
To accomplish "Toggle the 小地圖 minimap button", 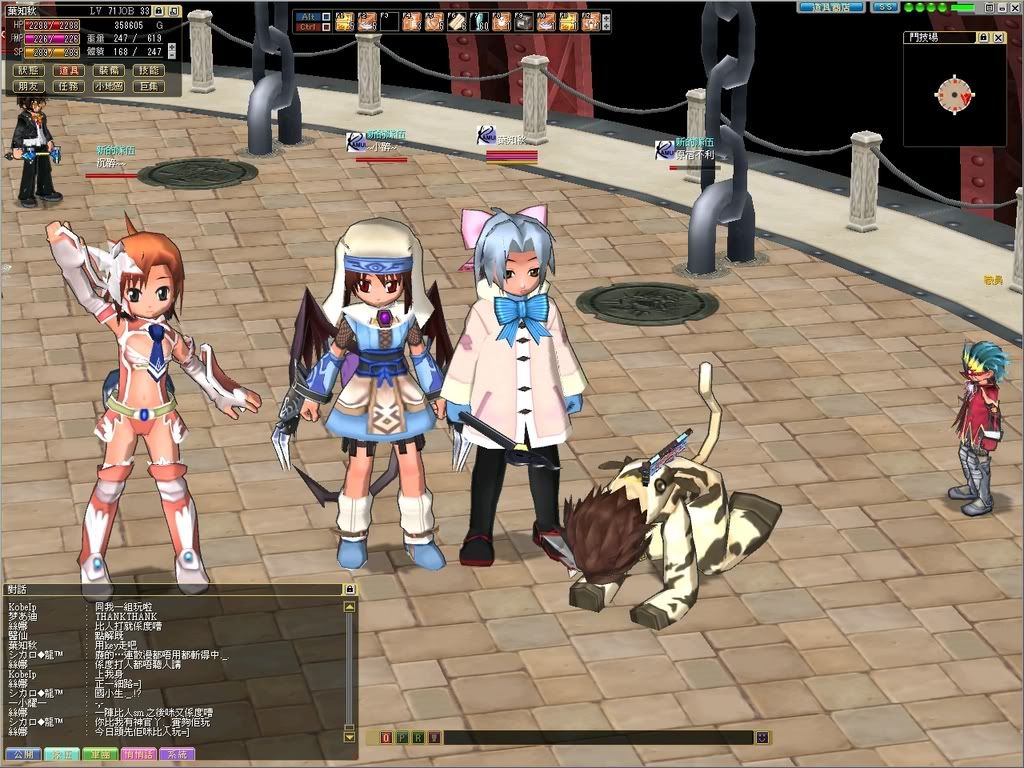I will coord(108,86).
